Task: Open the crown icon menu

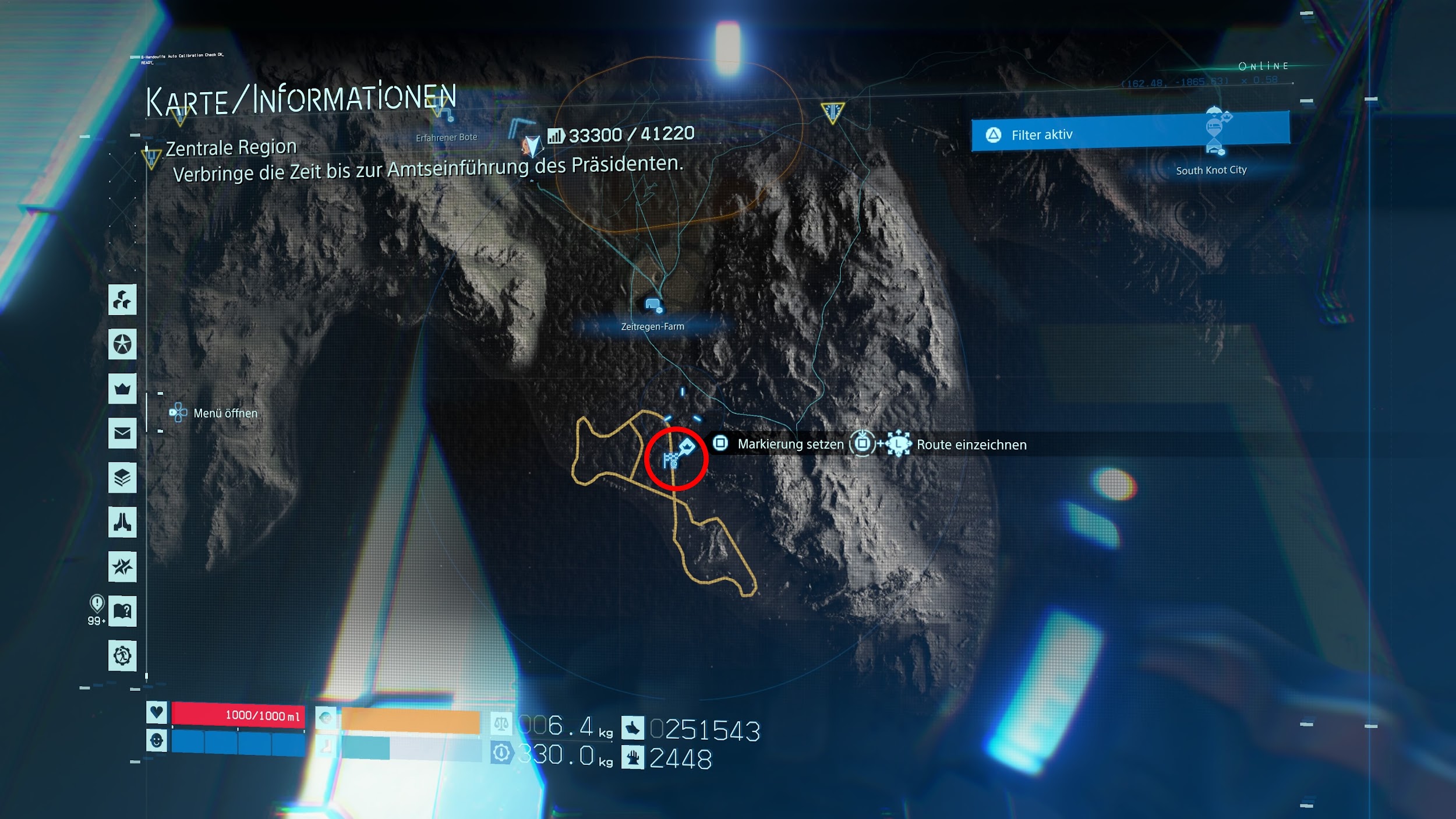Action: click(122, 389)
